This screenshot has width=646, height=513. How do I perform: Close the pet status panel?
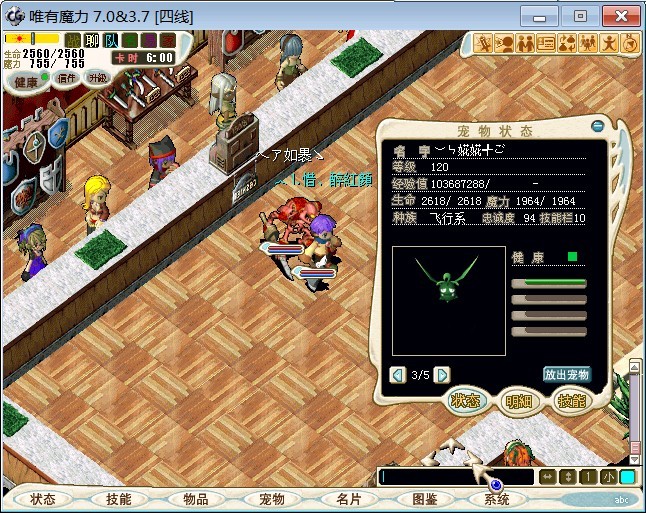(598, 126)
